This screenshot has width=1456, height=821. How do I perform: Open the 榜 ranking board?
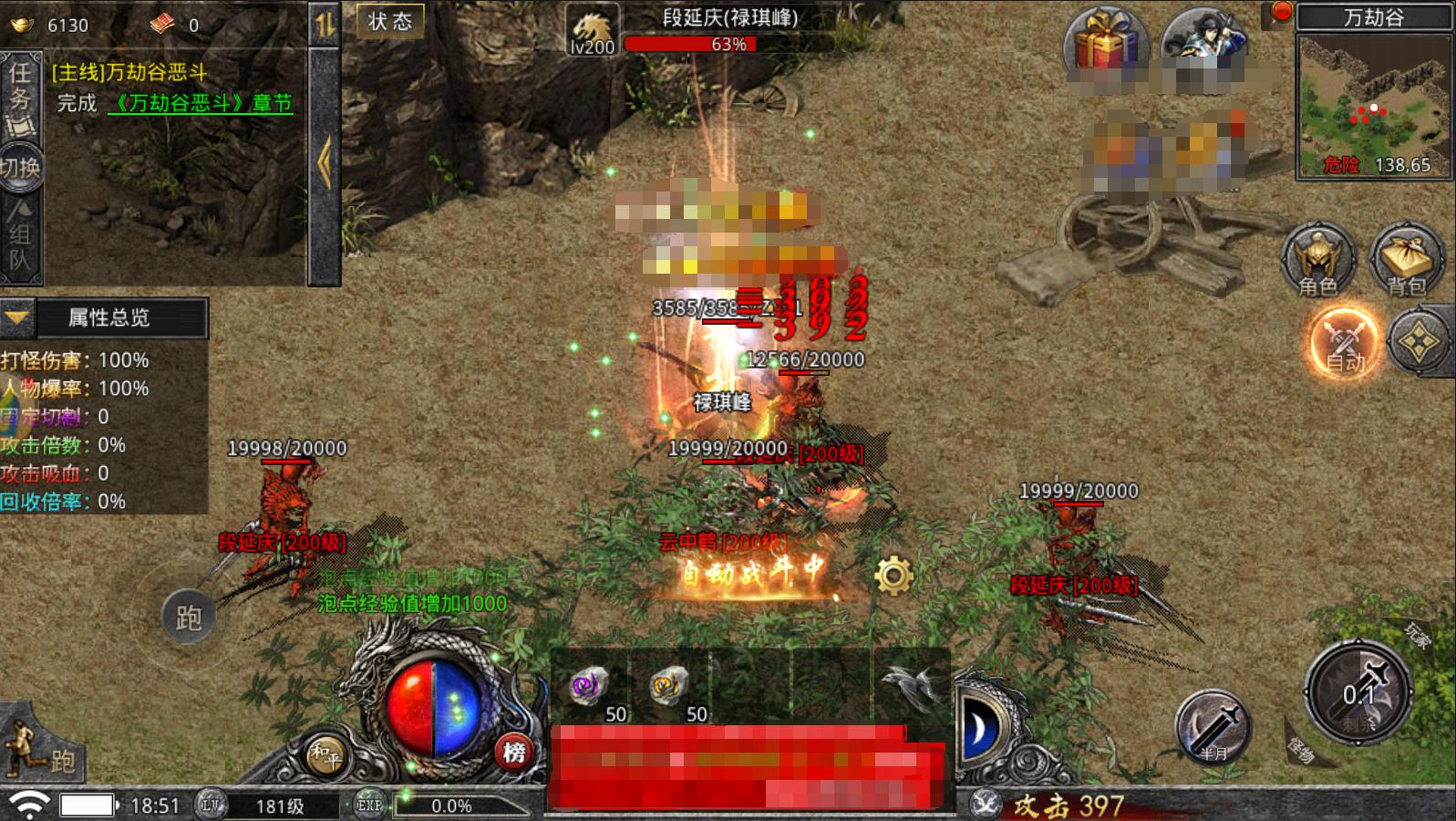pyautogui.click(x=514, y=753)
